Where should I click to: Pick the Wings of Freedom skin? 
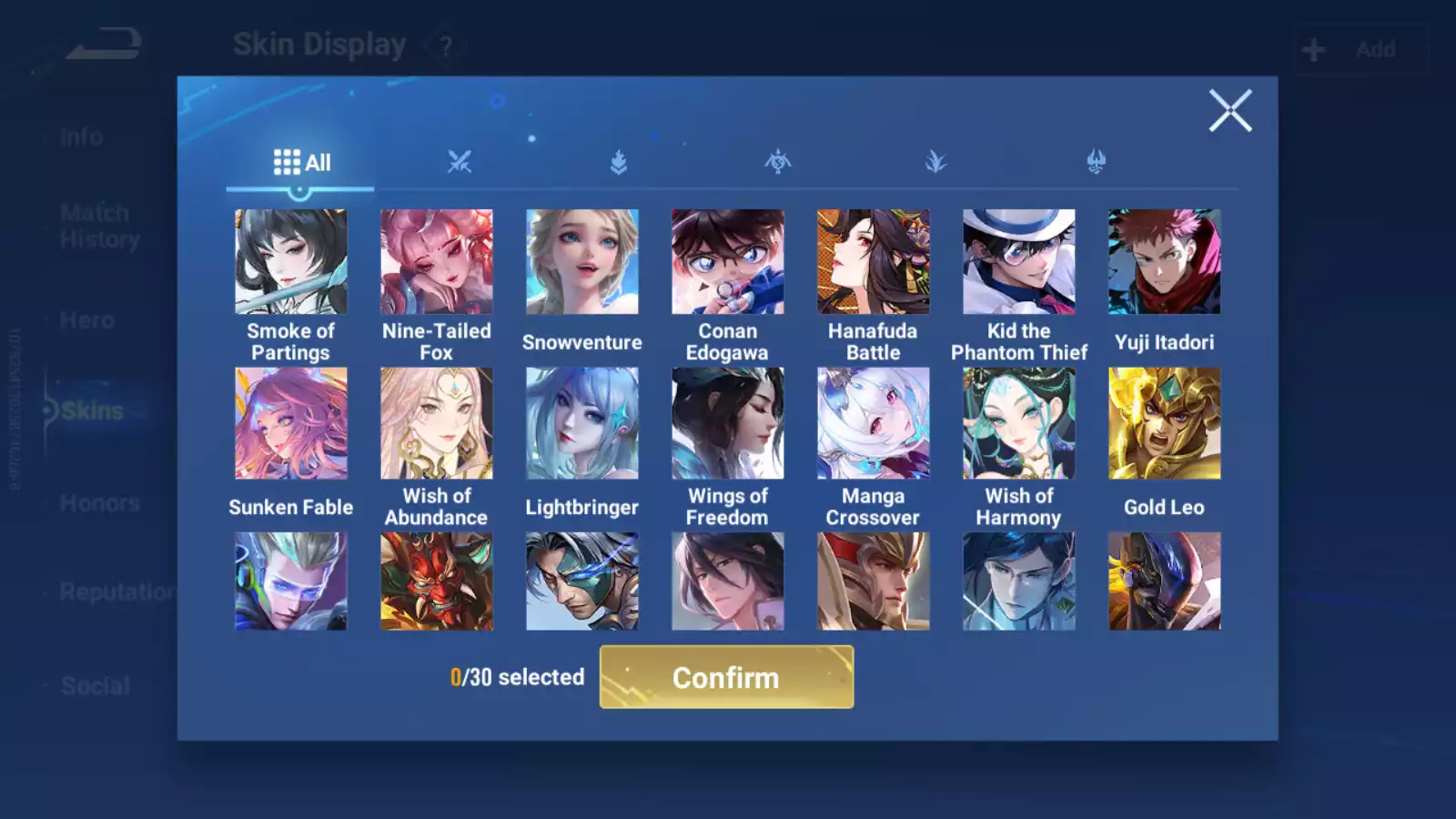pyautogui.click(x=728, y=423)
